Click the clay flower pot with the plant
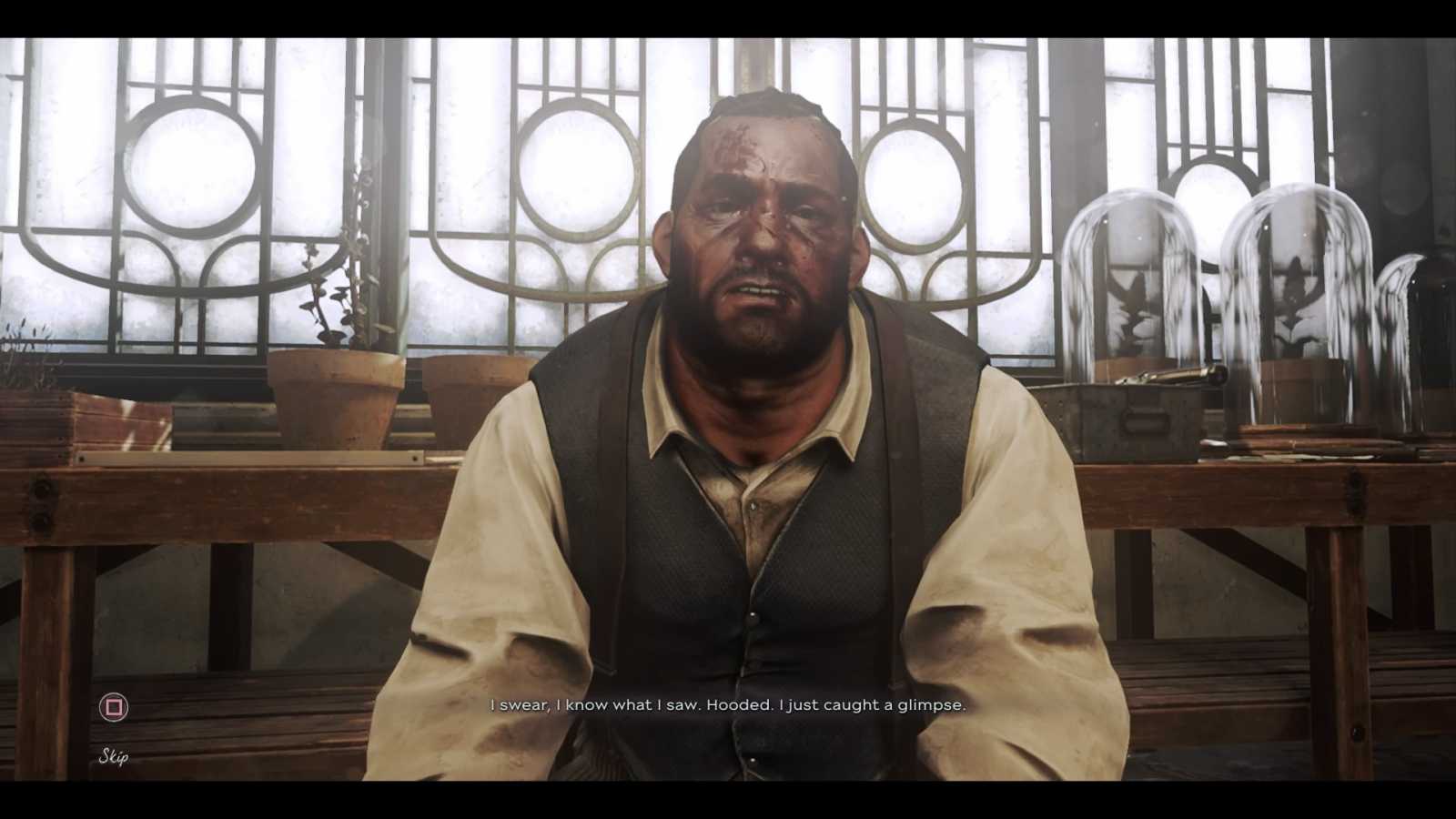 (337, 391)
